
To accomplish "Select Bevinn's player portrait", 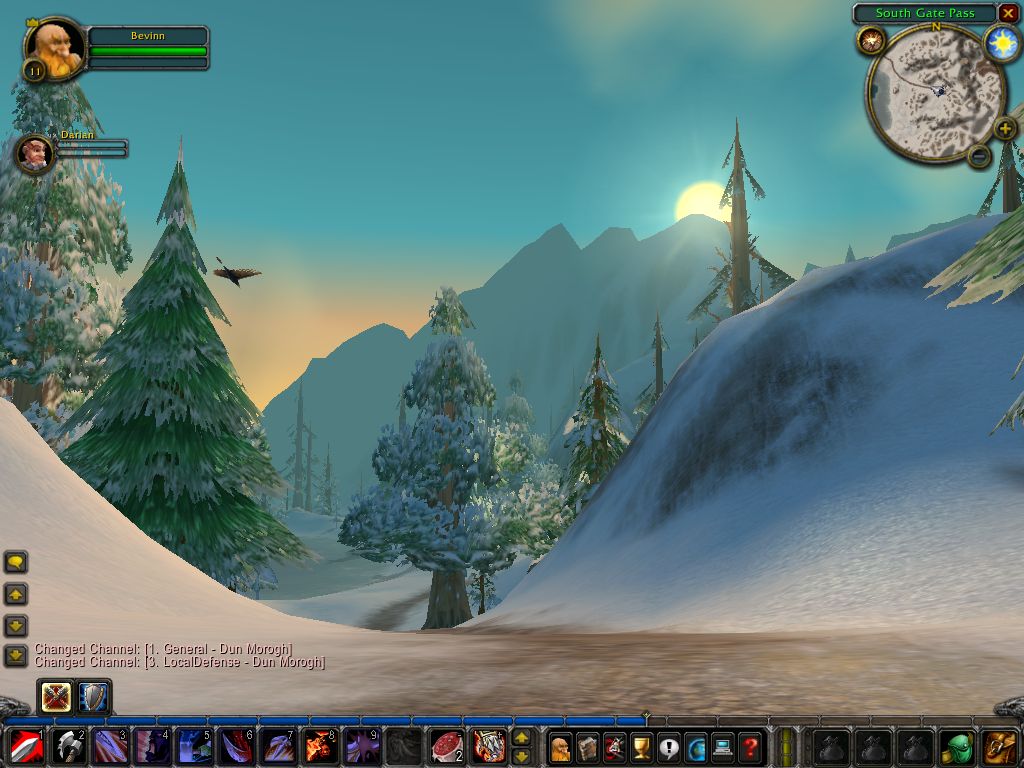I will click(54, 46).
